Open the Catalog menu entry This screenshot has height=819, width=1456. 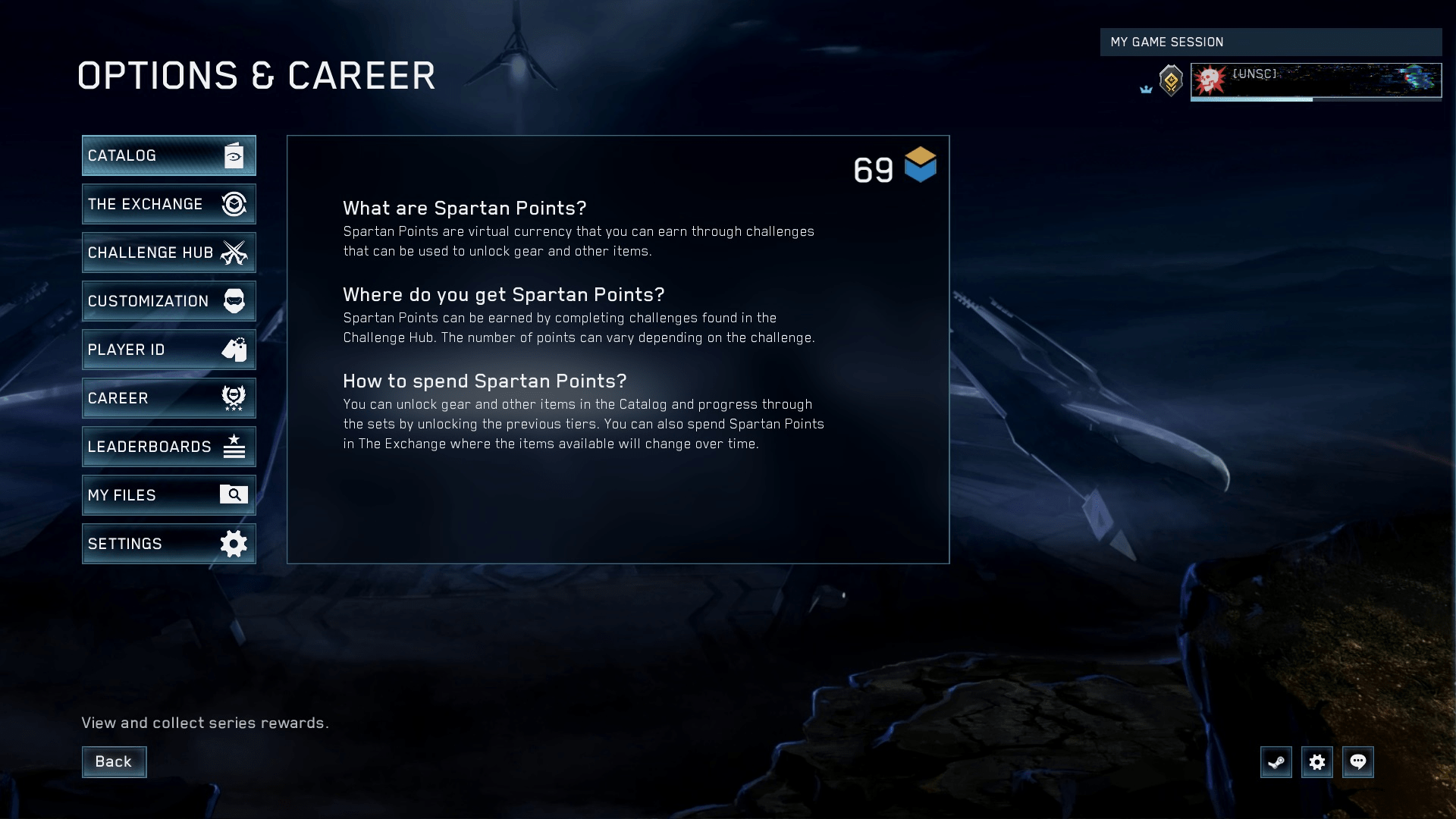168,155
